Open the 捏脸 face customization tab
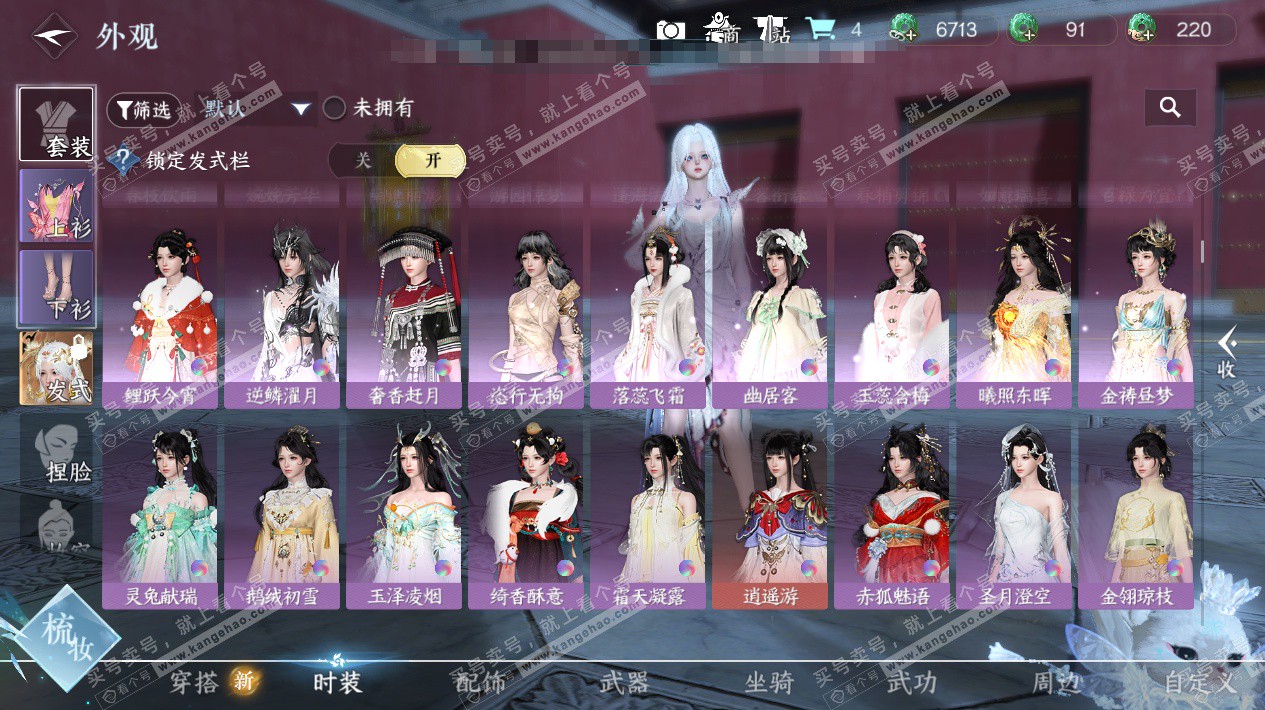This screenshot has height=710, width=1265. (x=57, y=451)
